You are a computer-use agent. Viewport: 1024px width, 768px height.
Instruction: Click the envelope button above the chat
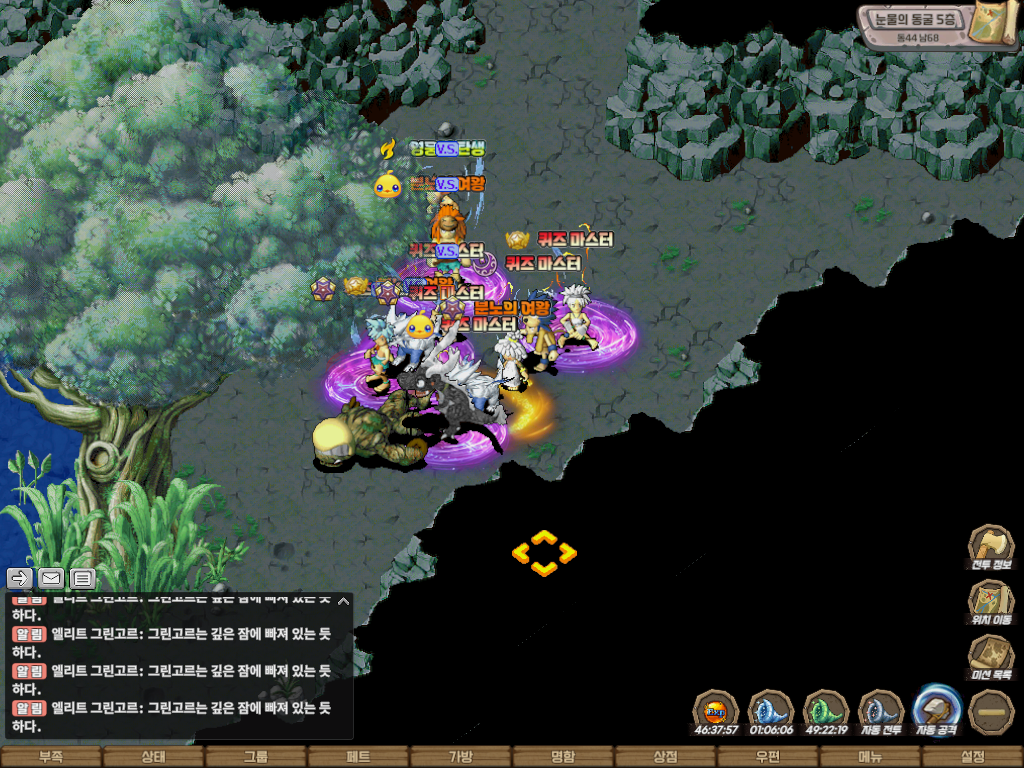click(51, 578)
